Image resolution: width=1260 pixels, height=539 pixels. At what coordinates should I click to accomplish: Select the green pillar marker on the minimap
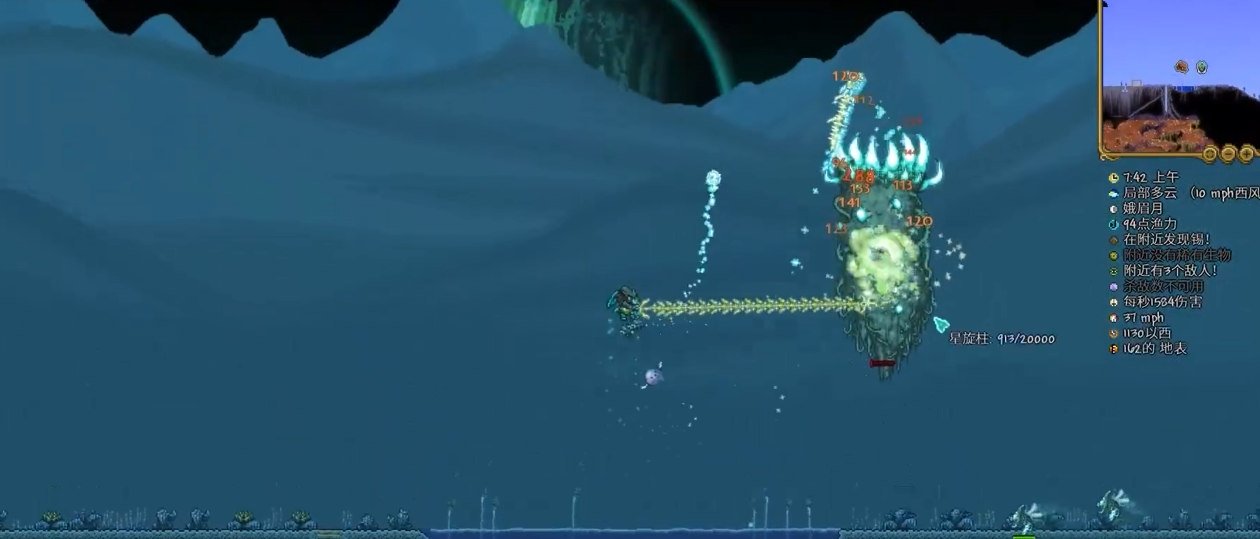tap(1201, 67)
